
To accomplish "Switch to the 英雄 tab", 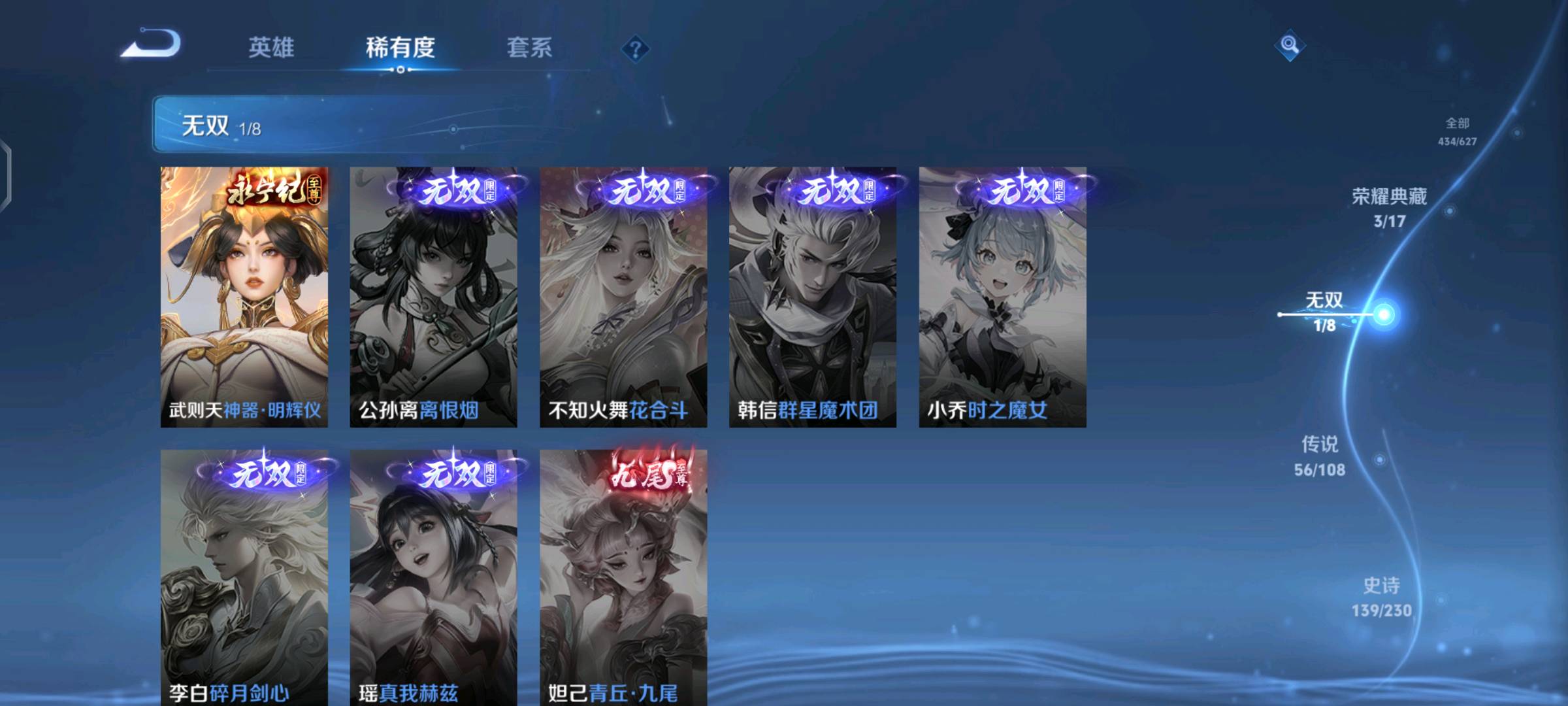I will tap(271, 48).
